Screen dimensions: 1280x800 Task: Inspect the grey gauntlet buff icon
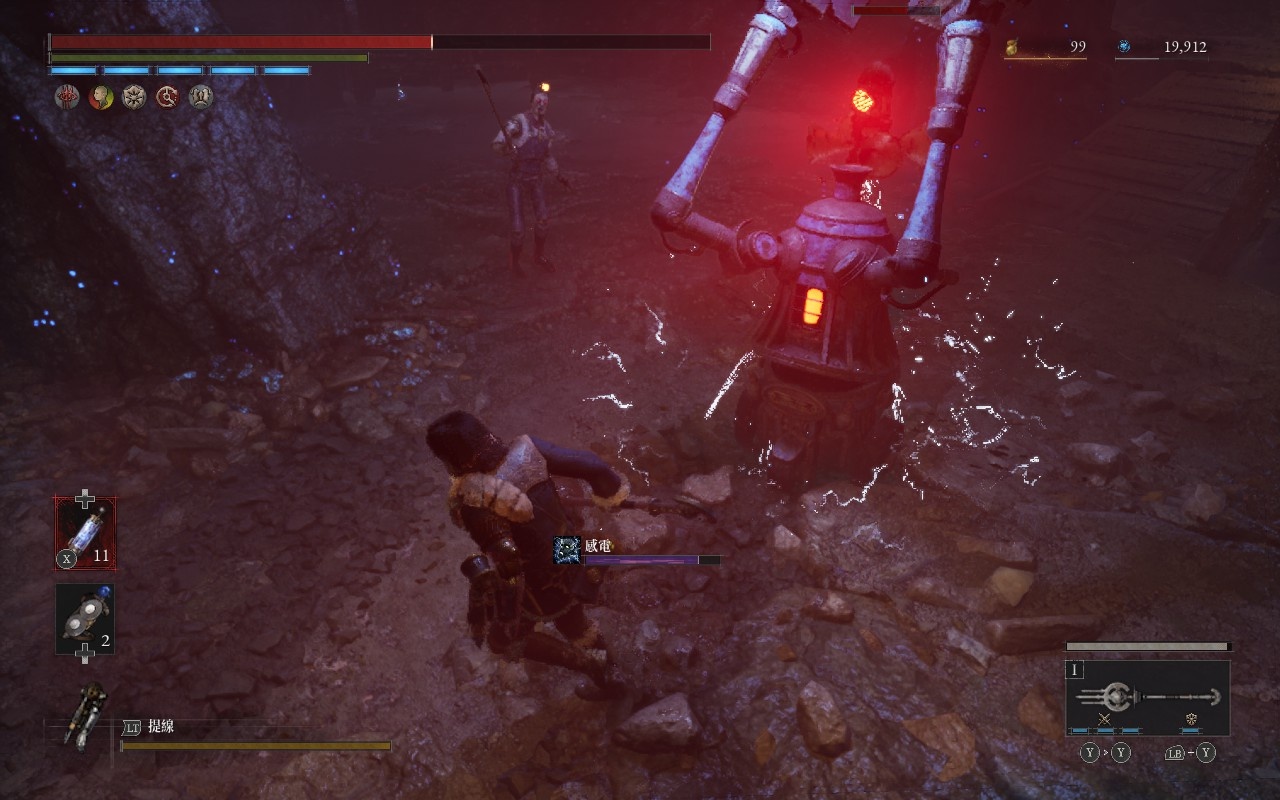click(x=201, y=97)
